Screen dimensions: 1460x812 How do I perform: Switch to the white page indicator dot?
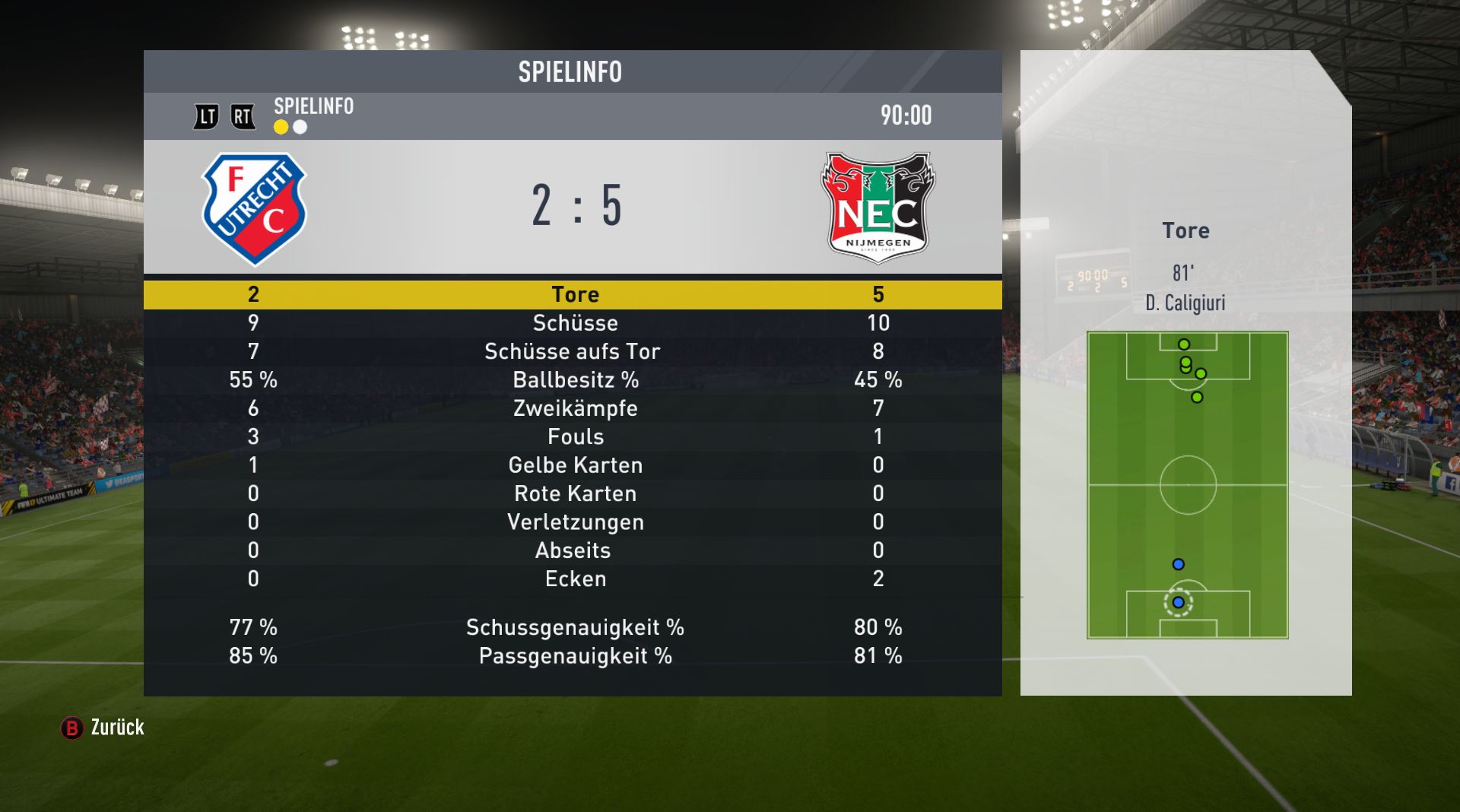(300, 127)
